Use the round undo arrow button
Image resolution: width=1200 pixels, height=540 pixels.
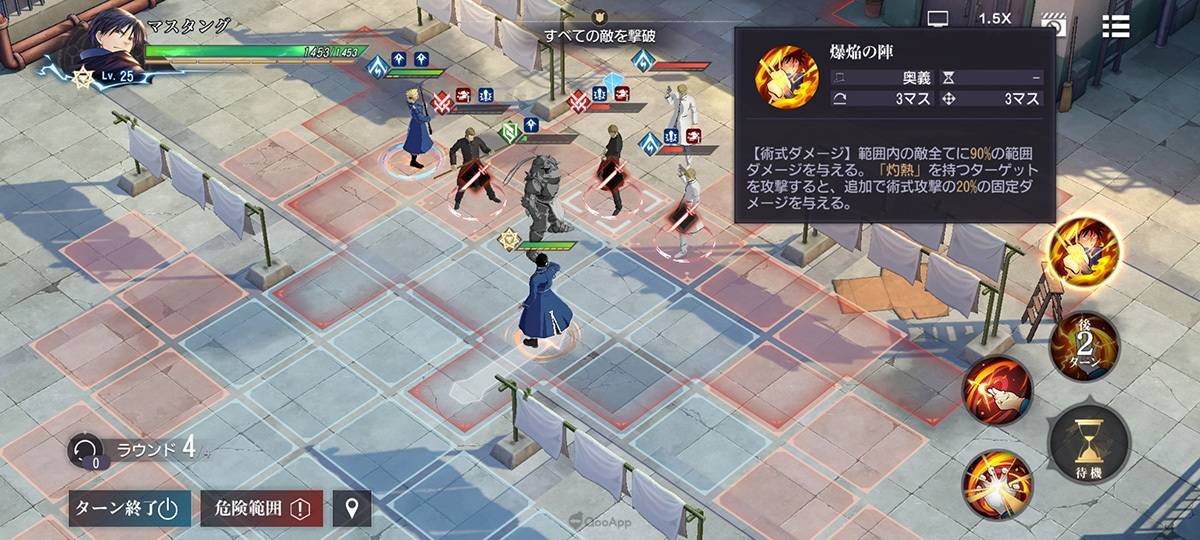point(83,450)
